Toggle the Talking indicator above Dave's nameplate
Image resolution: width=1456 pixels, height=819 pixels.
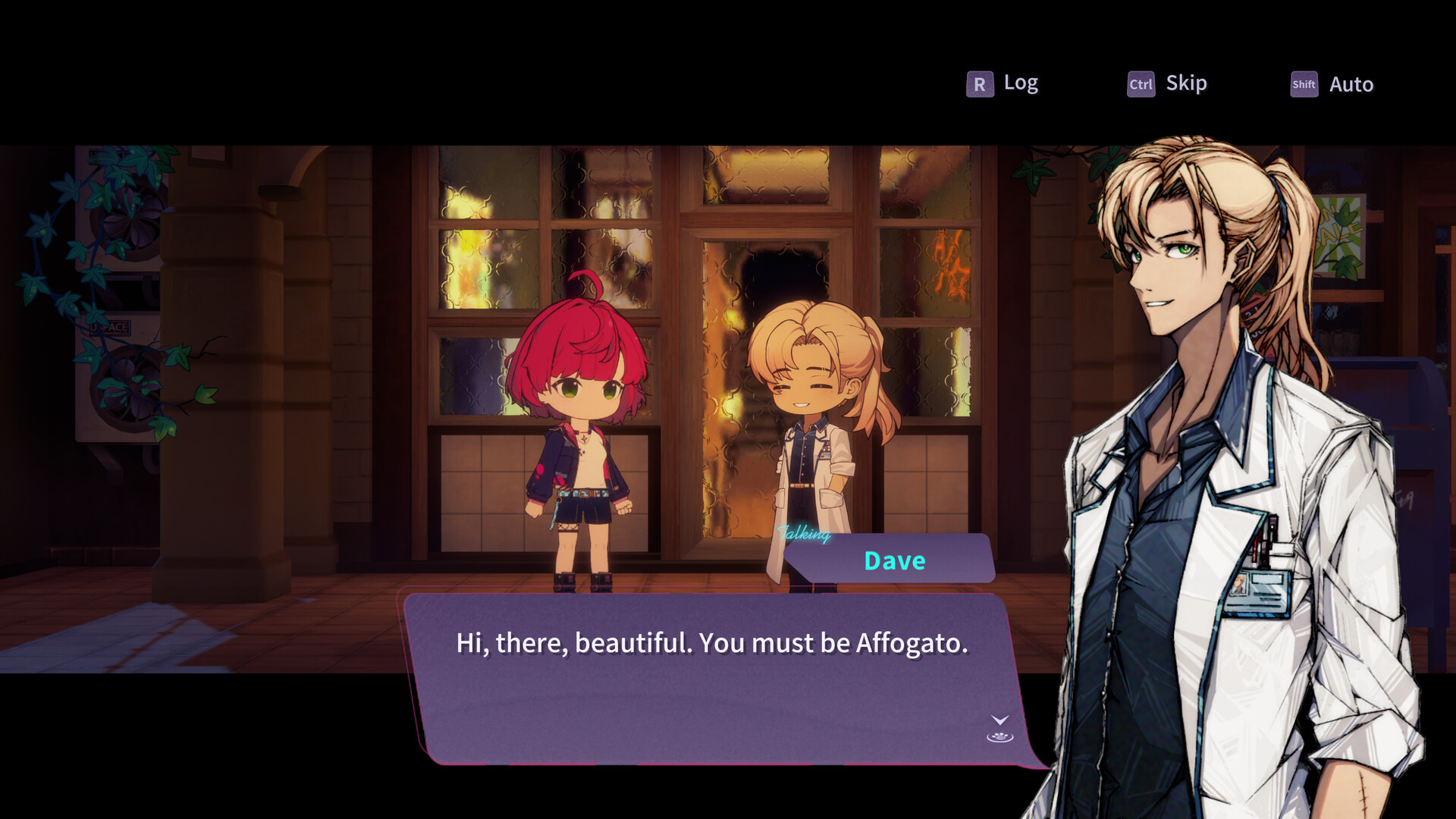[805, 533]
